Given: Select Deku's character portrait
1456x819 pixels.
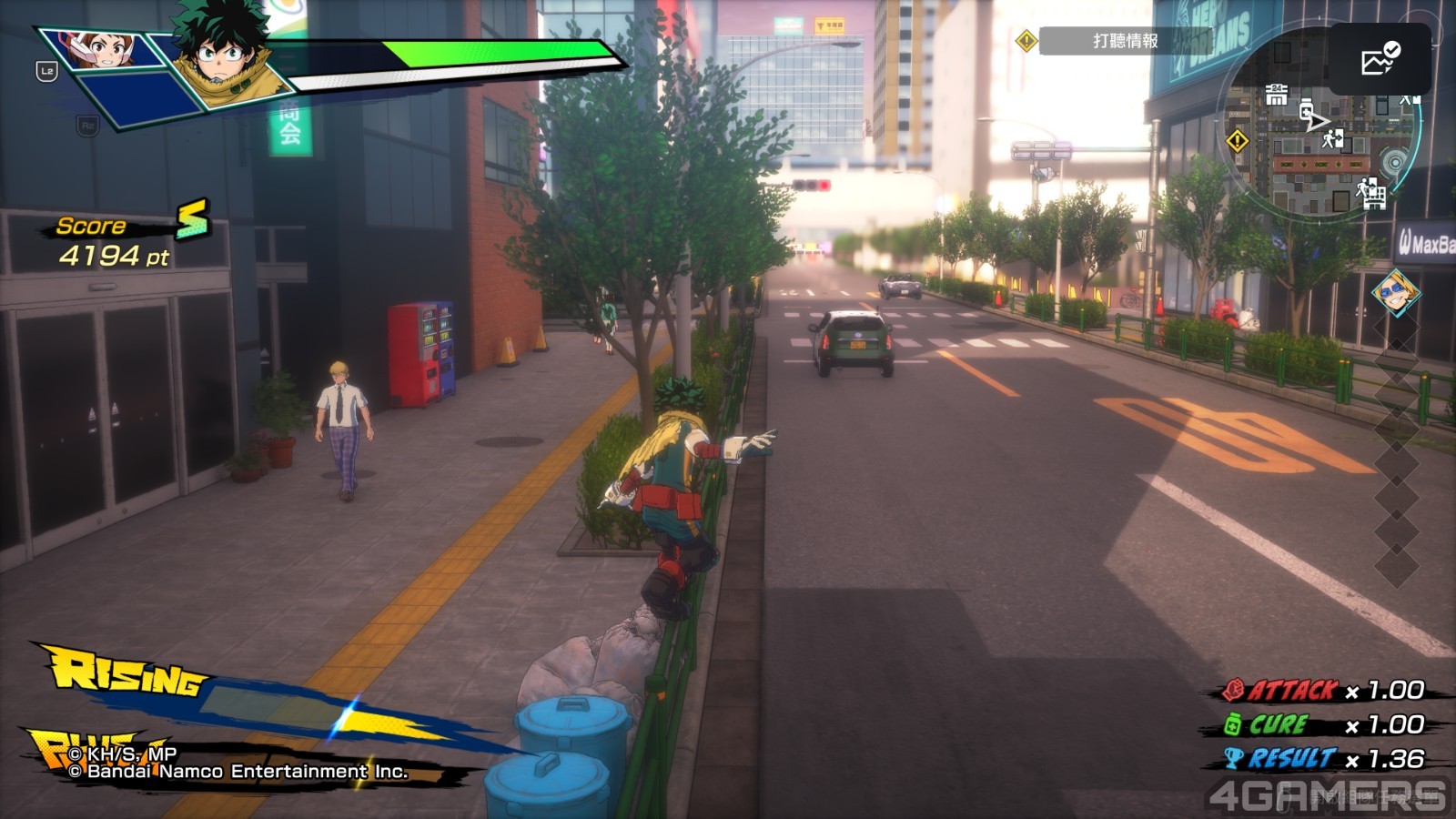Looking at the screenshot, I should pos(221,56).
